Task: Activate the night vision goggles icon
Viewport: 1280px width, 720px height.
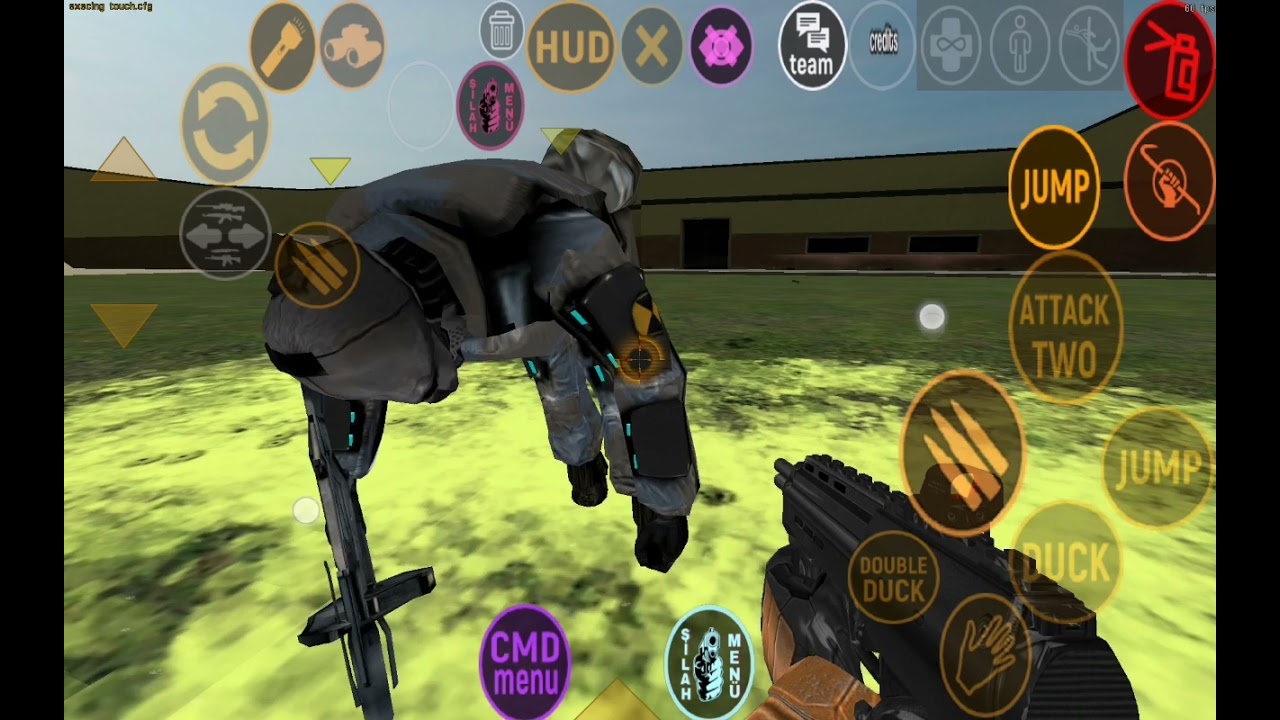Action: pyautogui.click(x=352, y=45)
